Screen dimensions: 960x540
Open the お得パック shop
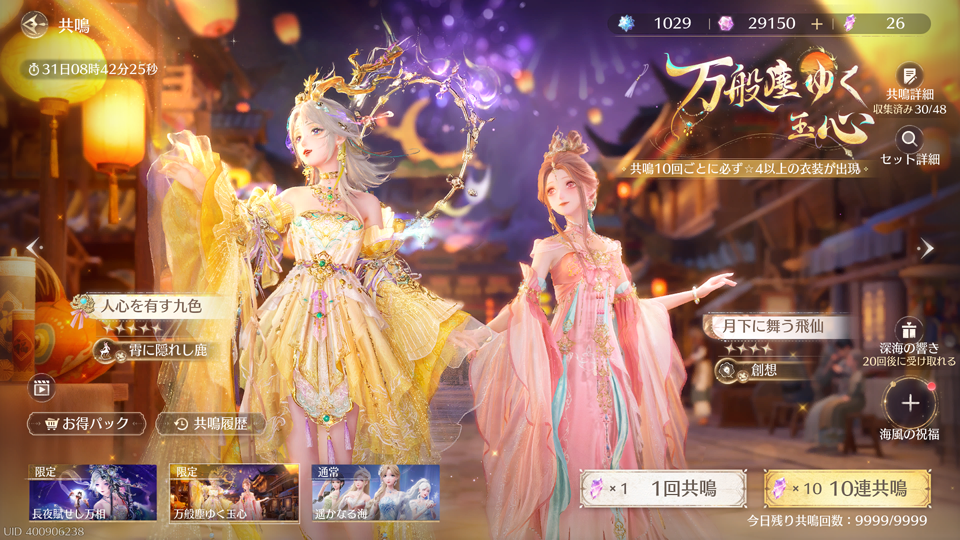[x=87, y=424]
